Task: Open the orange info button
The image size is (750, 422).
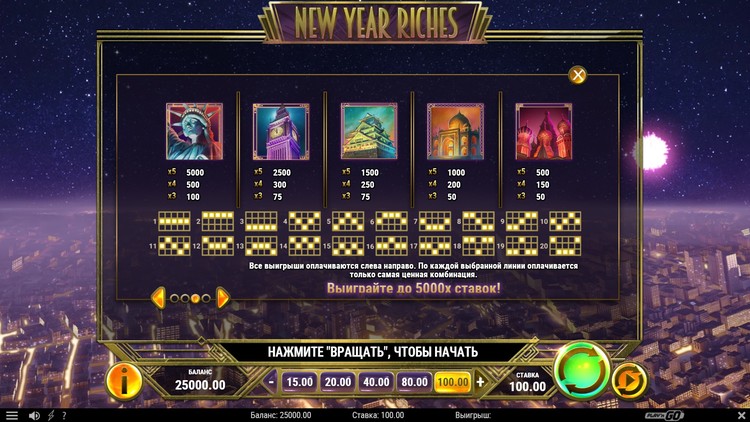Action: [x=124, y=380]
